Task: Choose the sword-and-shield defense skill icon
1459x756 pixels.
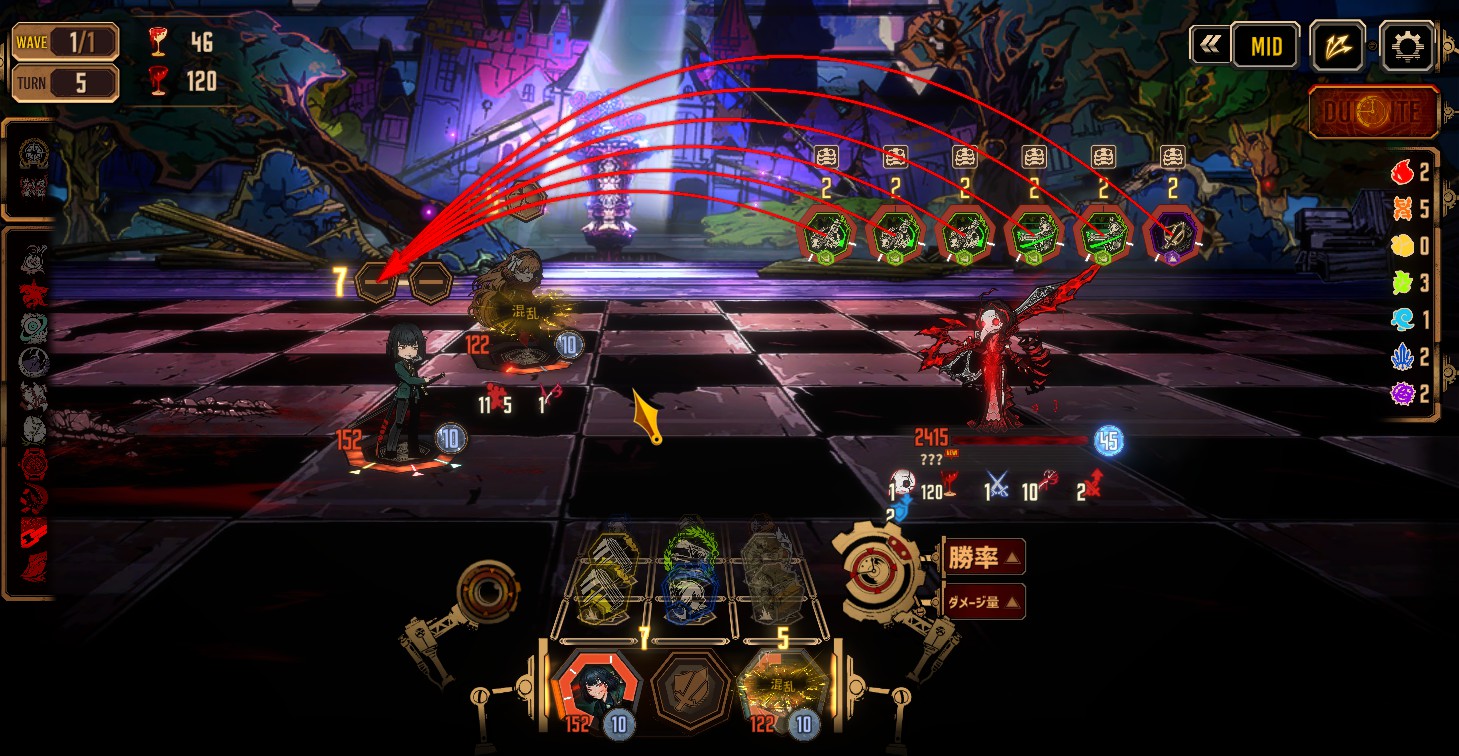Action: click(x=690, y=691)
